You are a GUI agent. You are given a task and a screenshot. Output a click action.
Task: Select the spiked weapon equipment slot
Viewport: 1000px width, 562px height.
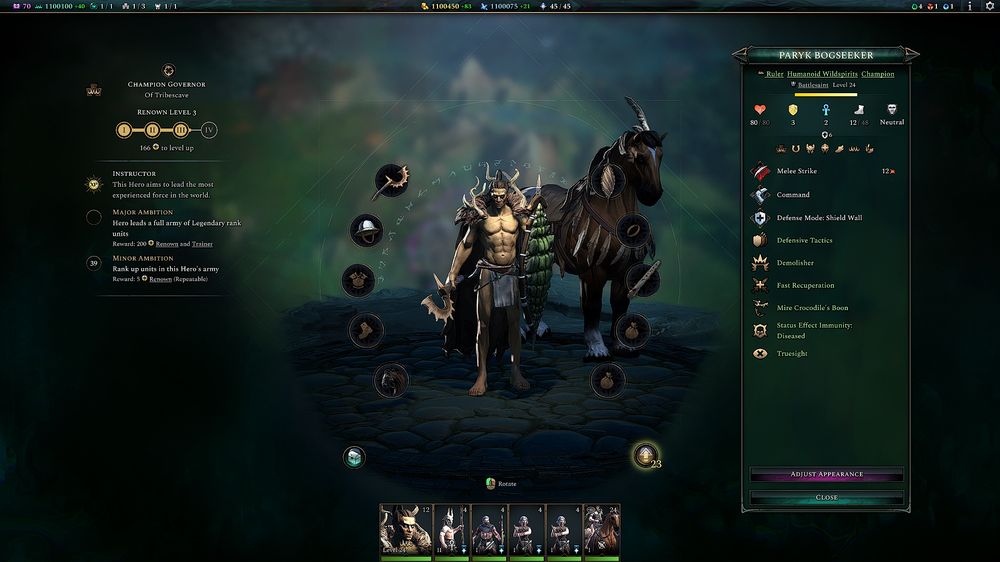click(389, 181)
